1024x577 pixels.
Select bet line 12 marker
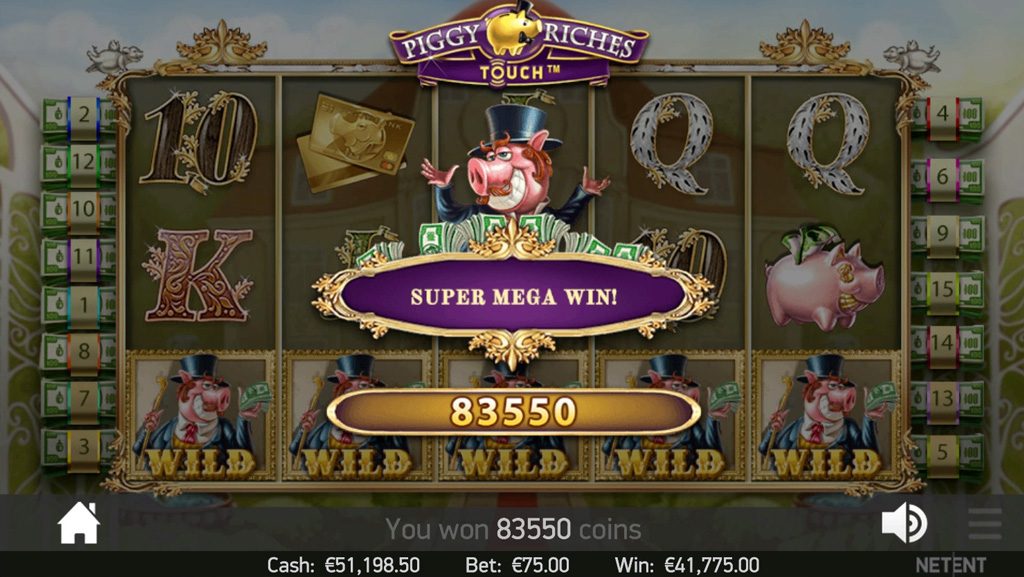pos(82,162)
